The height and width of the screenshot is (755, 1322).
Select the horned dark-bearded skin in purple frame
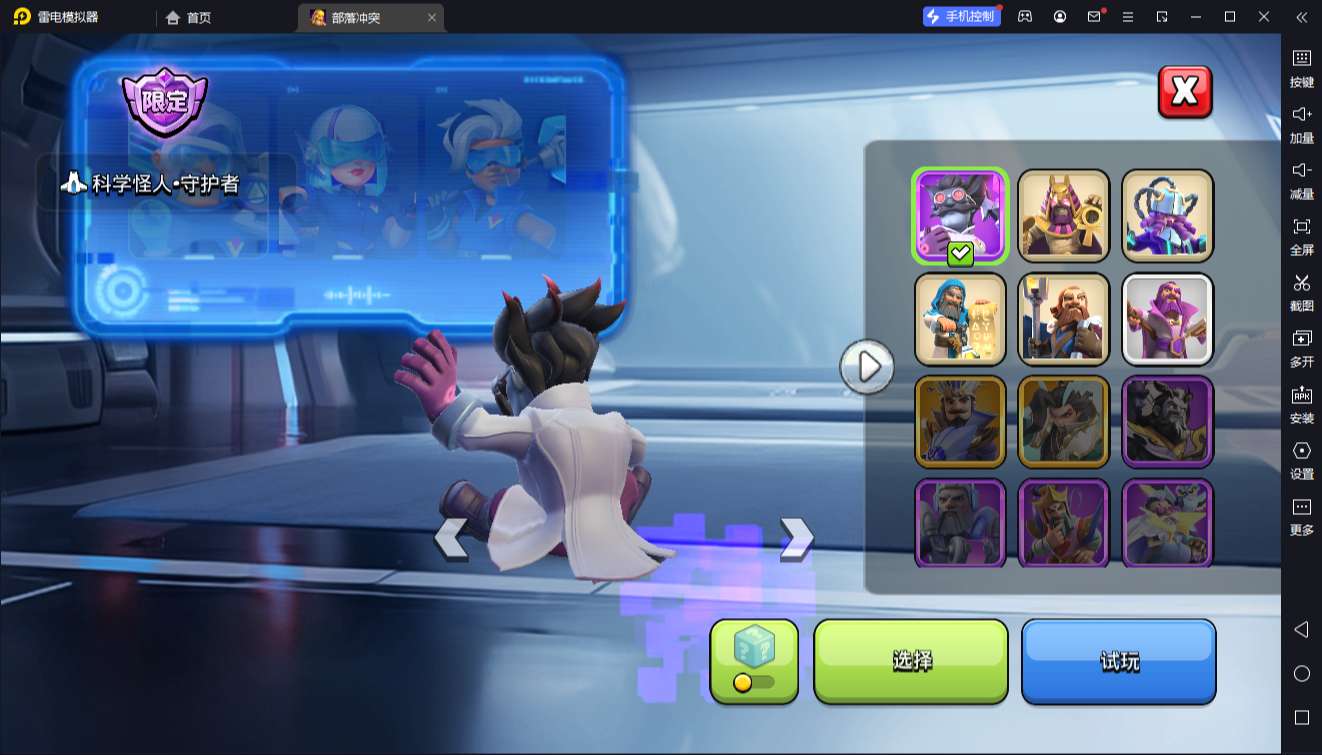pos(1167,422)
